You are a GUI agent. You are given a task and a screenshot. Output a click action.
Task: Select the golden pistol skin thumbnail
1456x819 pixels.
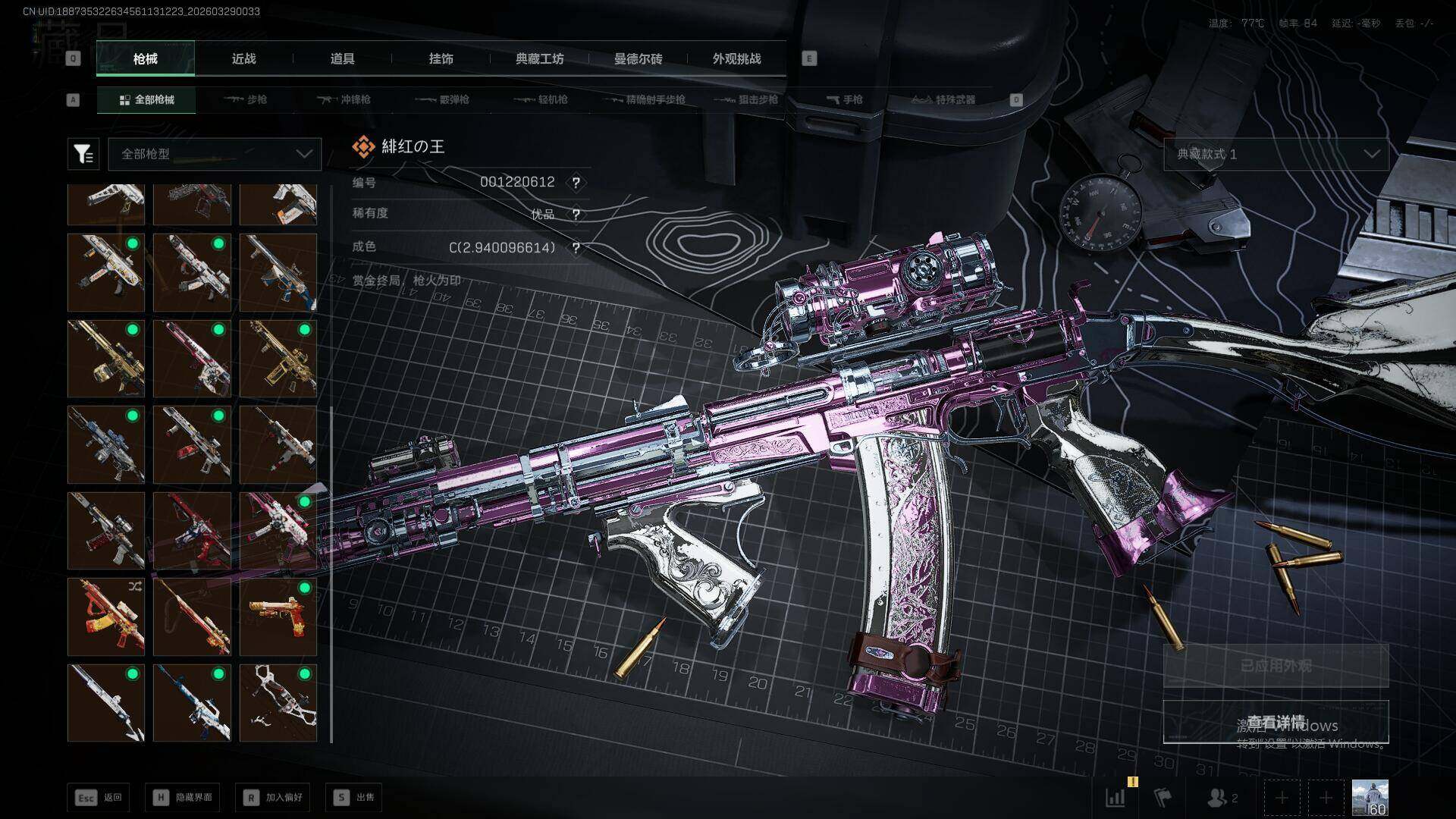pos(278,617)
